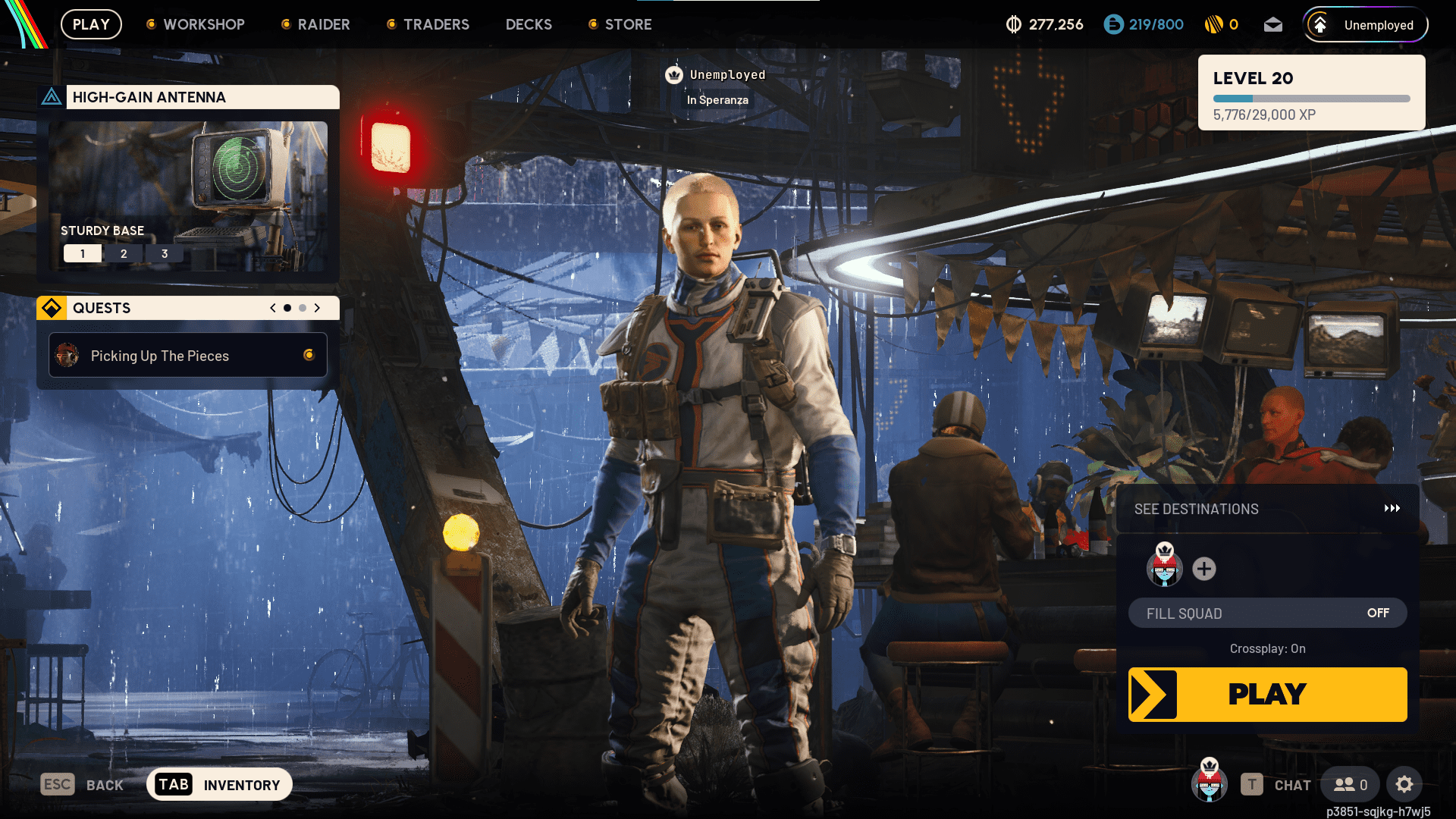Switch to the DECKS tab
Image resolution: width=1456 pixels, height=819 pixels.
pos(529,24)
